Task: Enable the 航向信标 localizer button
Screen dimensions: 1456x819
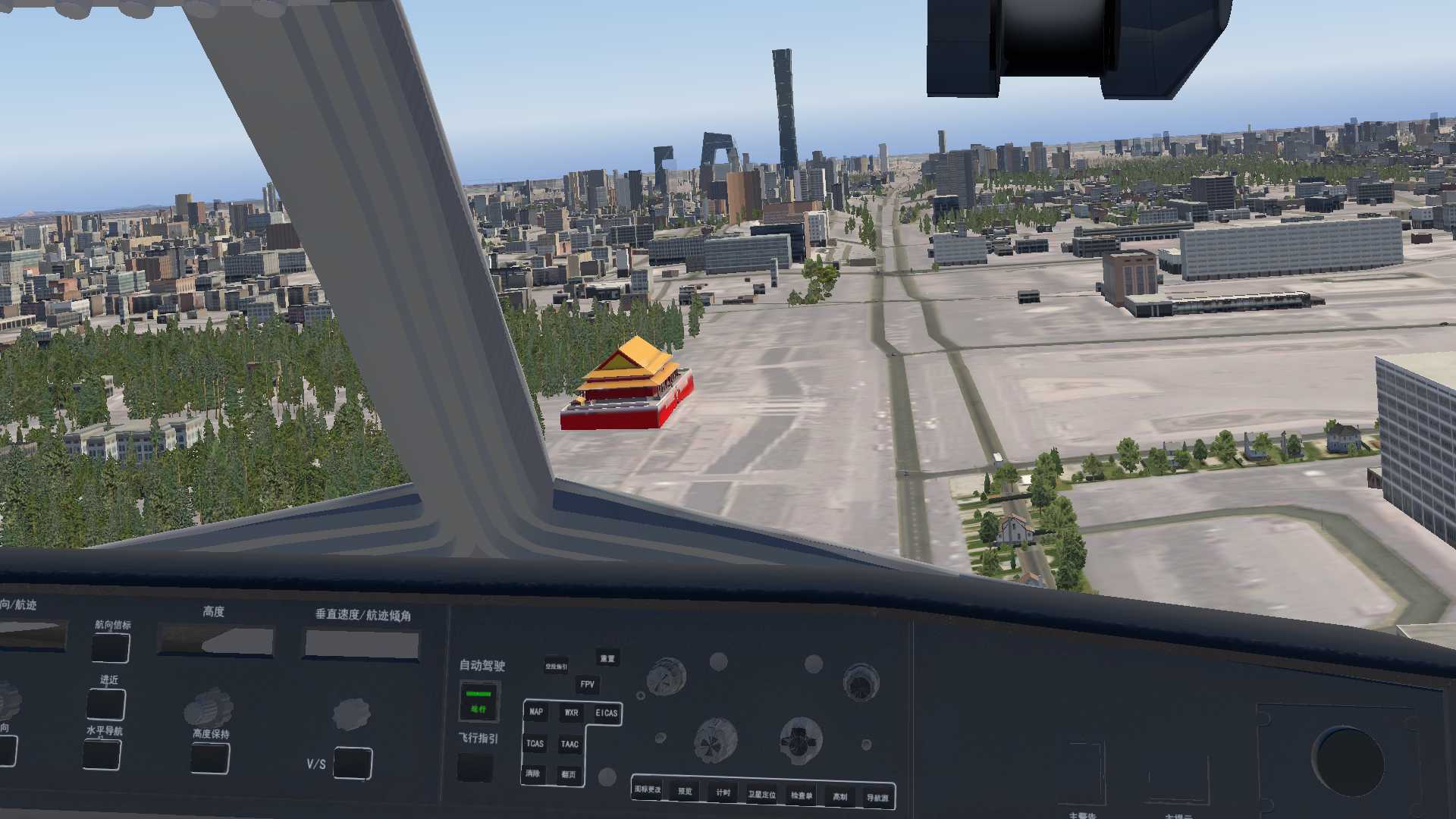Action: pos(111,648)
